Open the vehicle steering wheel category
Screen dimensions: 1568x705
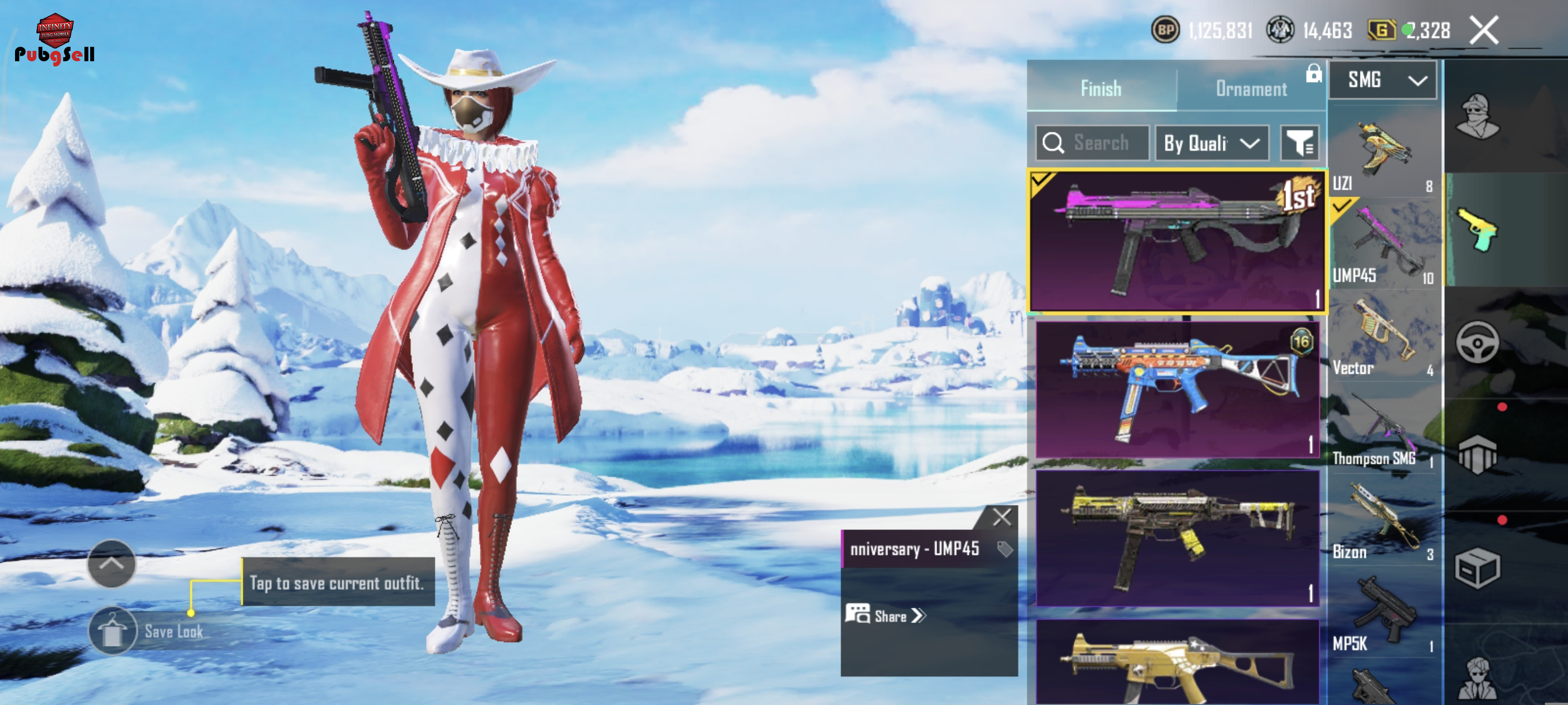click(1477, 343)
